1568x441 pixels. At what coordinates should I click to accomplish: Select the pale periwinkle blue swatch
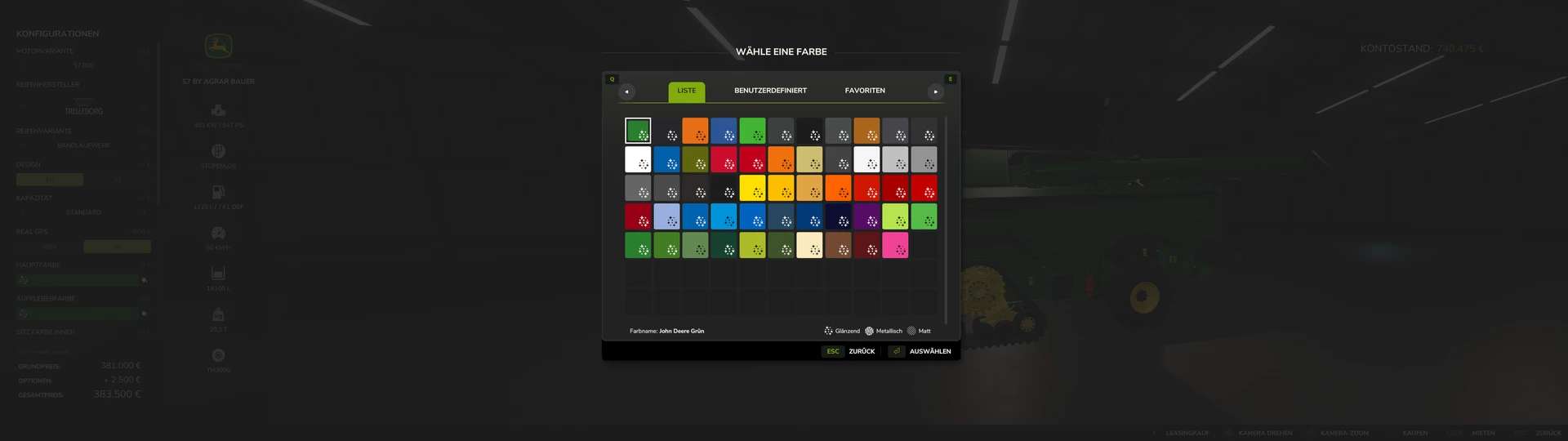click(x=666, y=216)
